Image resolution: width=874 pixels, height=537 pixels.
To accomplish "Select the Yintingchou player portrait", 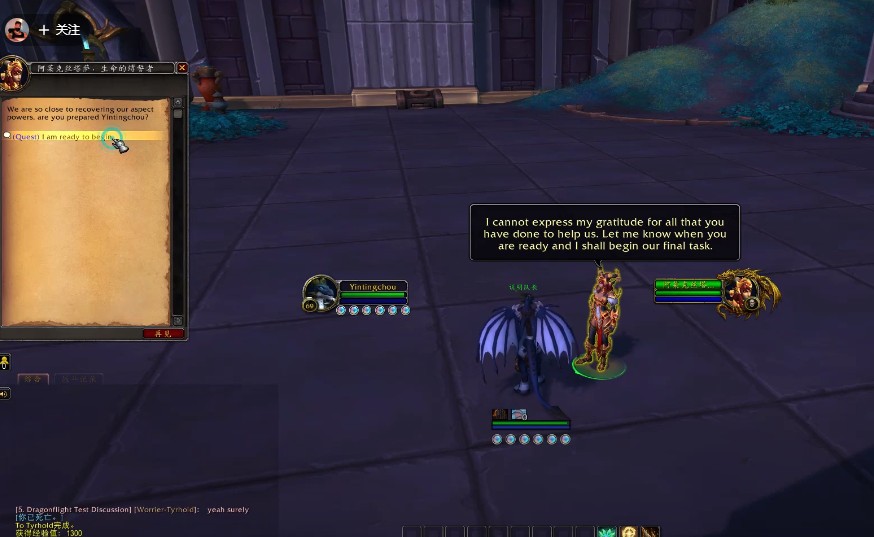I will coord(320,293).
